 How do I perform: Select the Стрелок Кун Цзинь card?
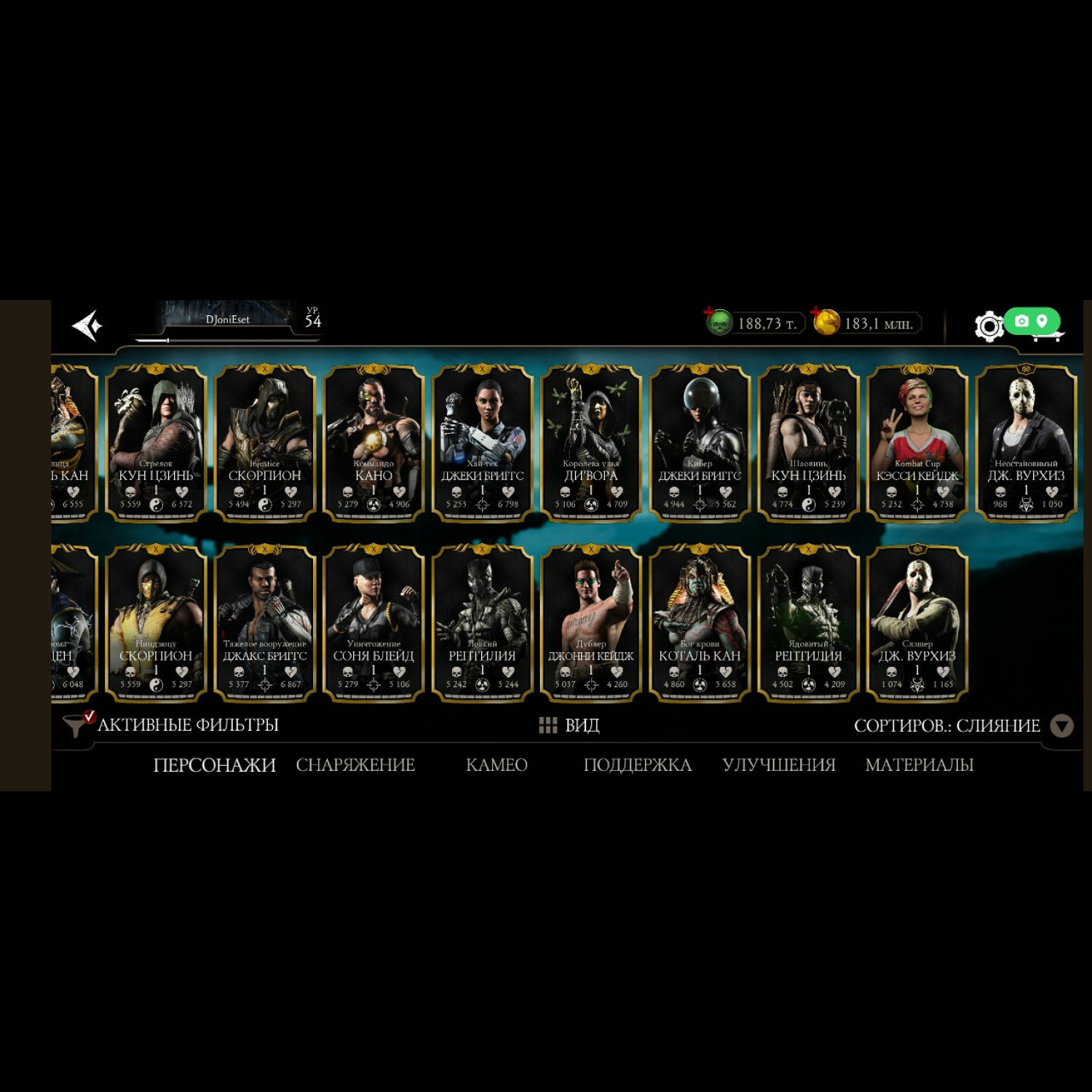point(156,443)
